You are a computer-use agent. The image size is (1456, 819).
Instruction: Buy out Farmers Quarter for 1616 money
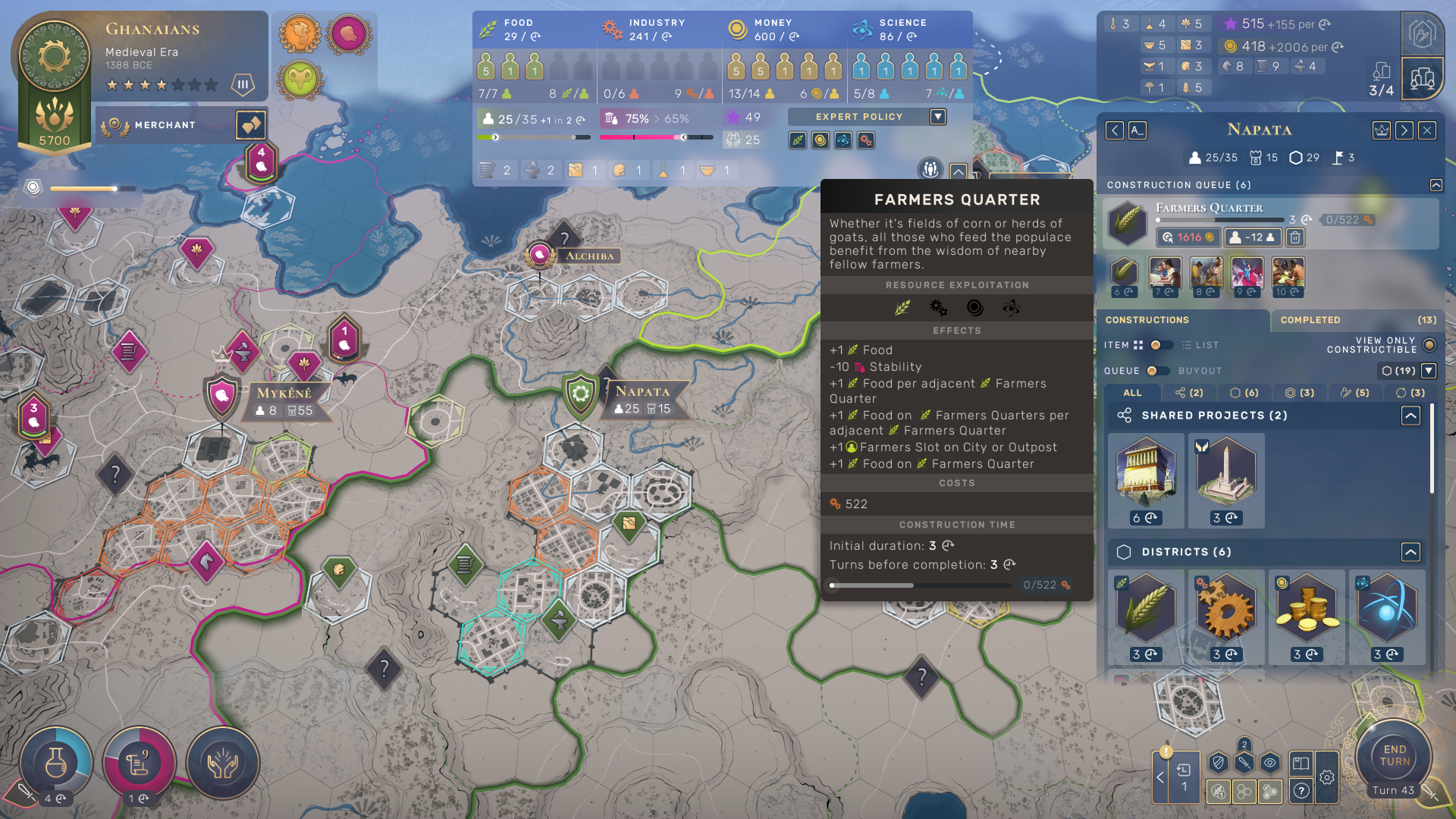1188,237
